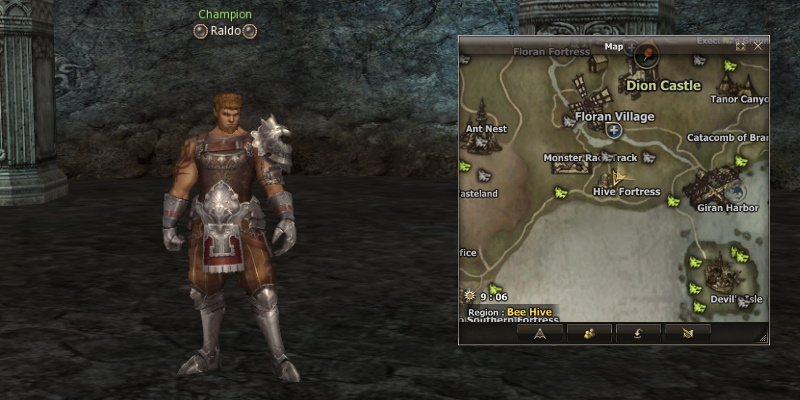The width and height of the screenshot is (800, 400).
Task: Click the map button with the tent icon
Action: pos(541,334)
